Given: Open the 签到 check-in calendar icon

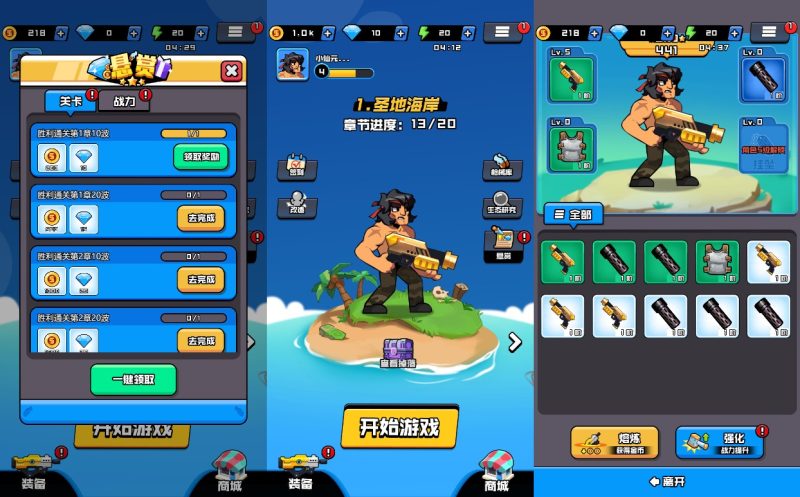Looking at the screenshot, I should [x=296, y=166].
